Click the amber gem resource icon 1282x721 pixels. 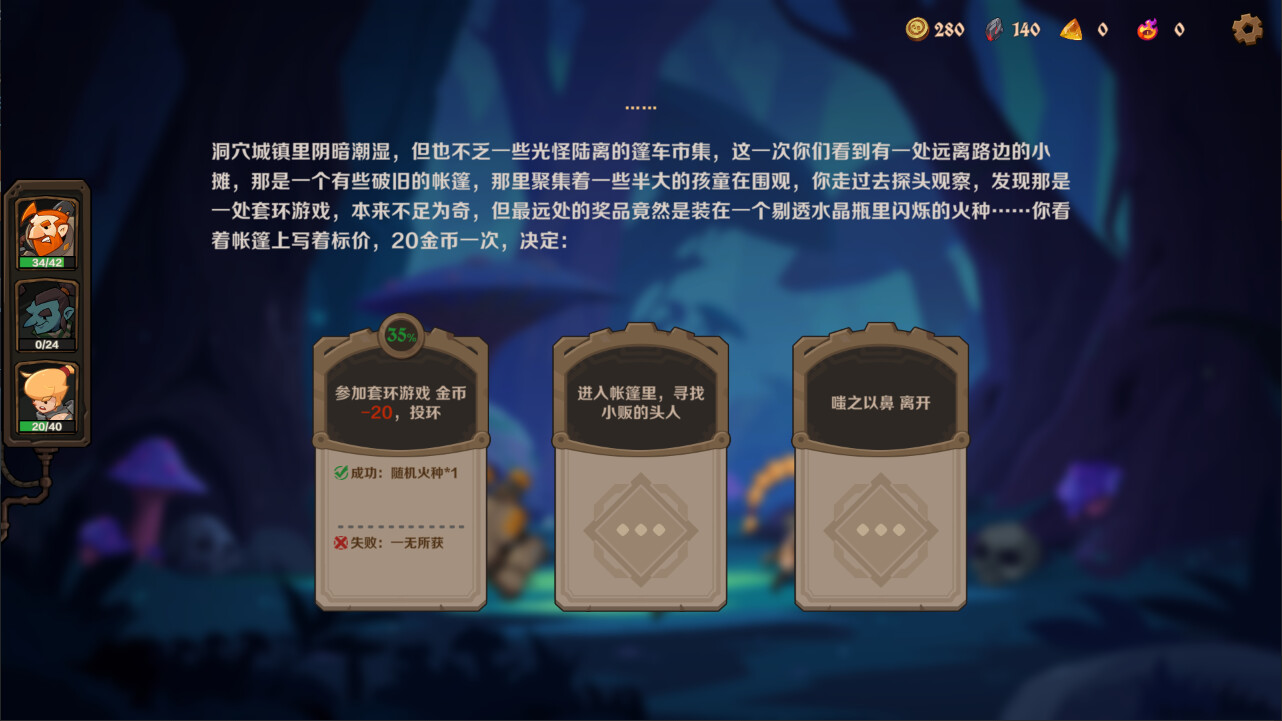(1073, 29)
